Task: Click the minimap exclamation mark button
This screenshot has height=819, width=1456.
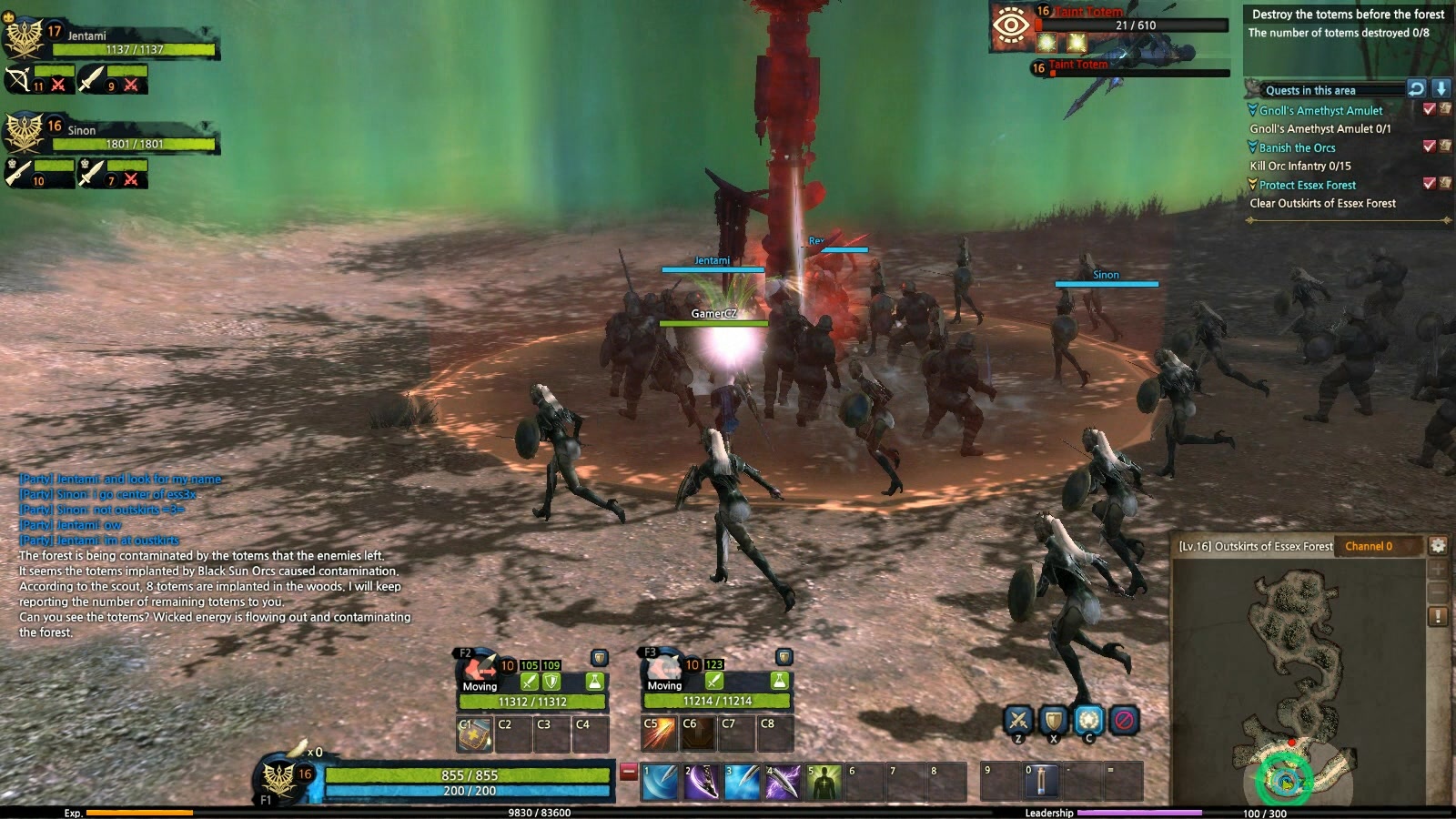Action: tap(1438, 616)
